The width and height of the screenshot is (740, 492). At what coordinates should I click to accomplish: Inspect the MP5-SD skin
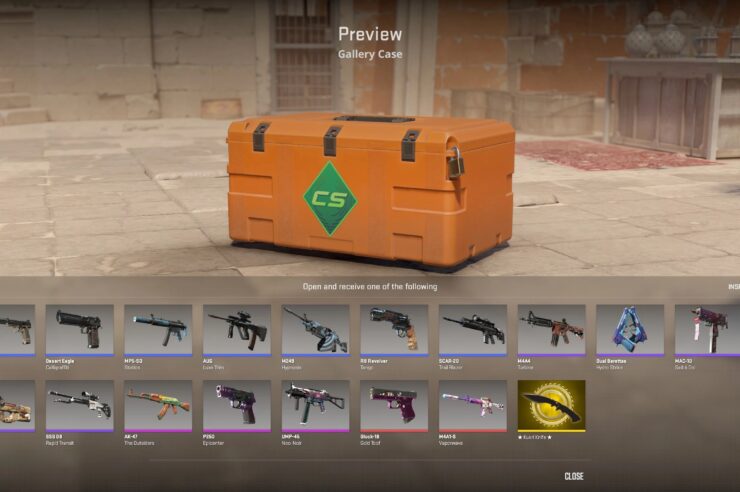point(157,330)
